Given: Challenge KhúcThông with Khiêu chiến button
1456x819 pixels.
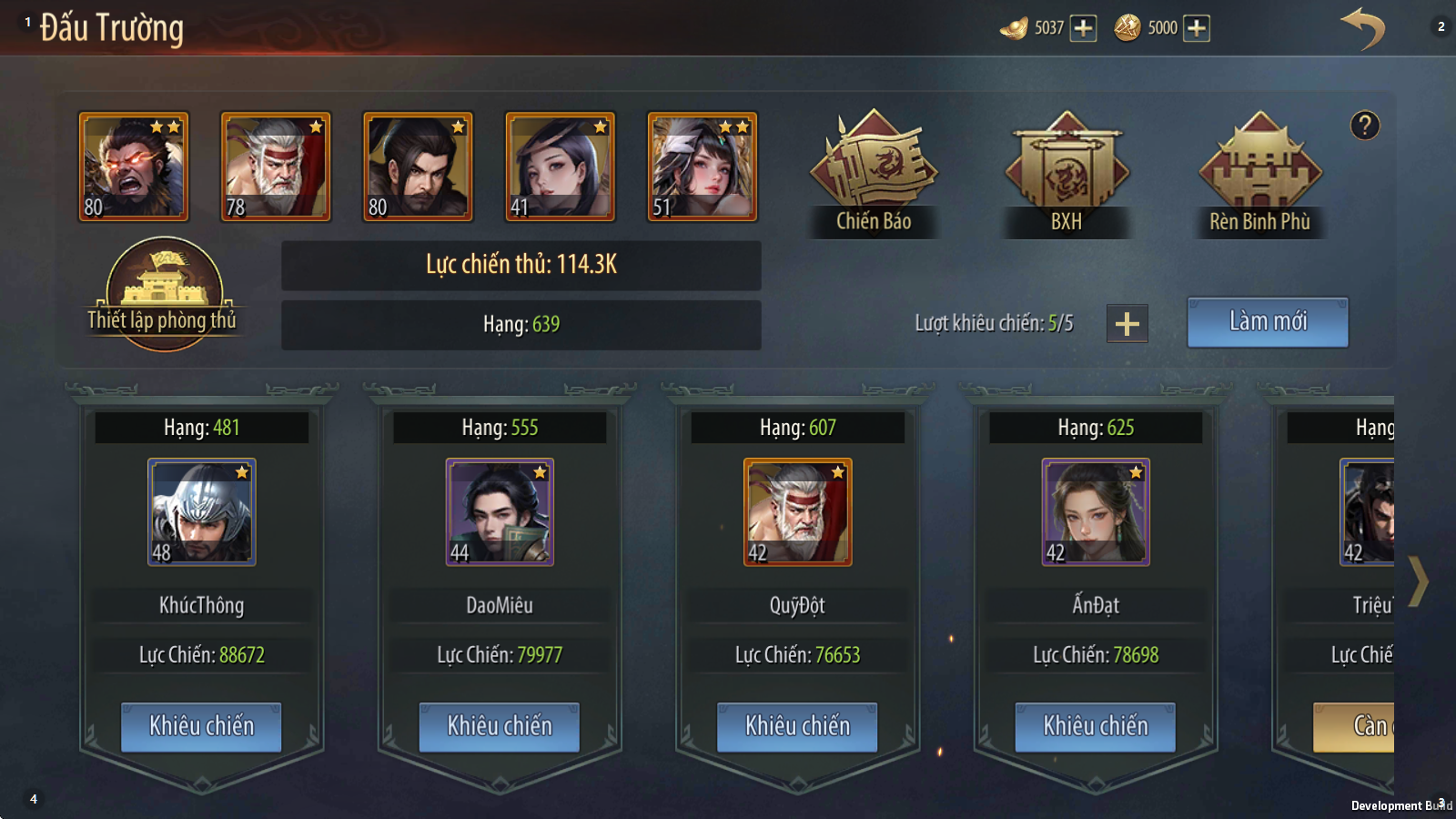Looking at the screenshot, I should [201, 726].
